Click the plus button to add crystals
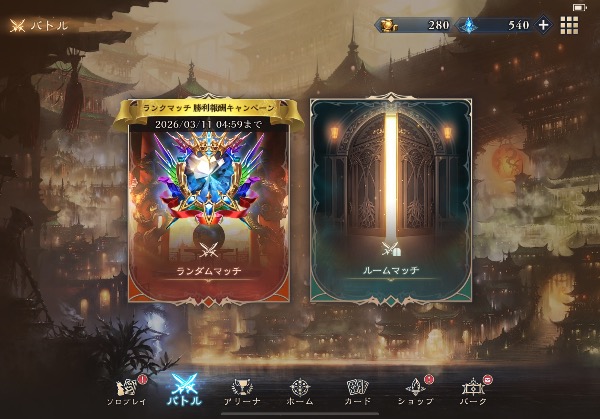Image resolution: width=600 pixels, height=419 pixels. (x=543, y=25)
